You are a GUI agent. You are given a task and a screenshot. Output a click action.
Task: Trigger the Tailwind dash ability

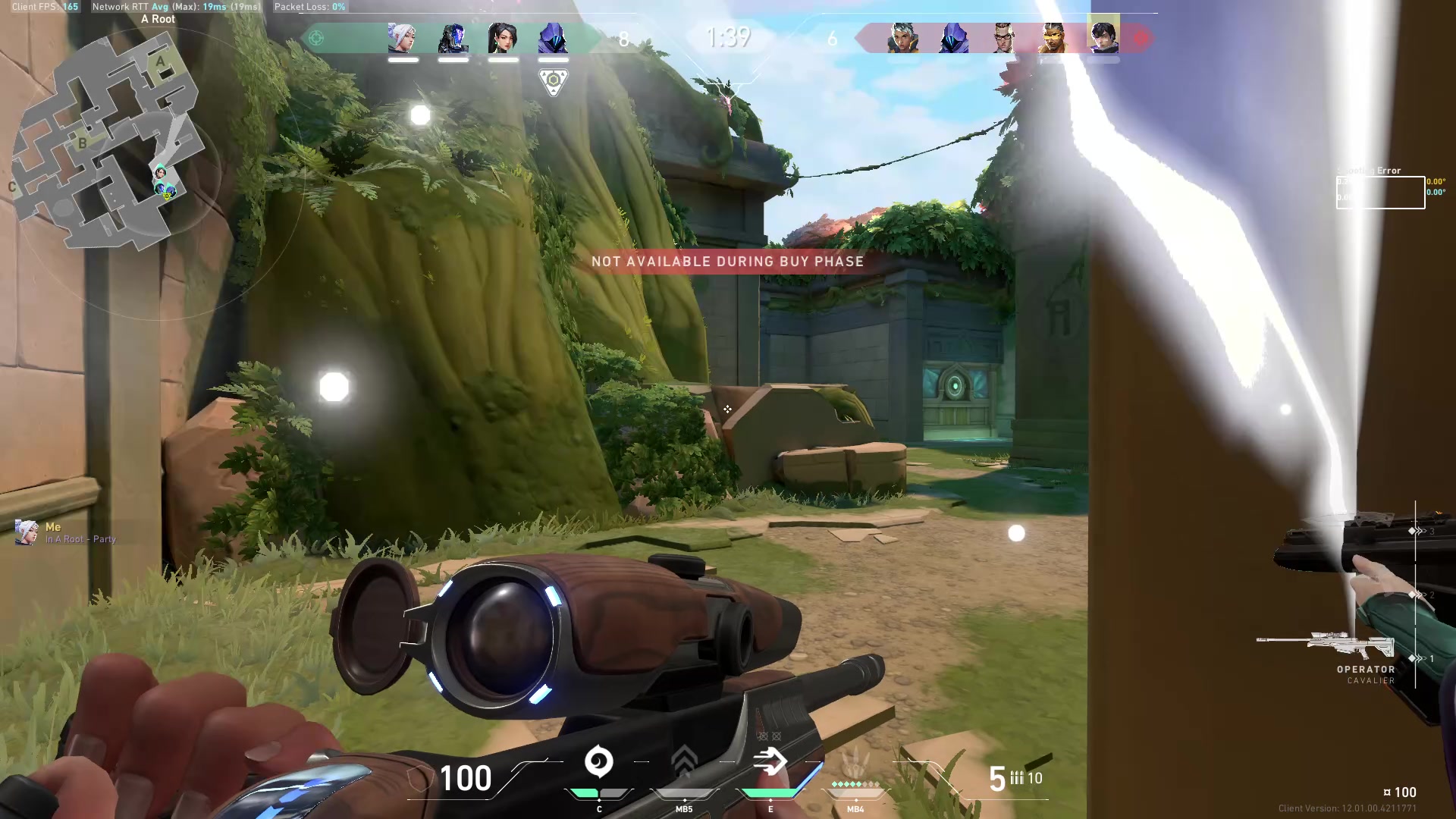point(770,762)
